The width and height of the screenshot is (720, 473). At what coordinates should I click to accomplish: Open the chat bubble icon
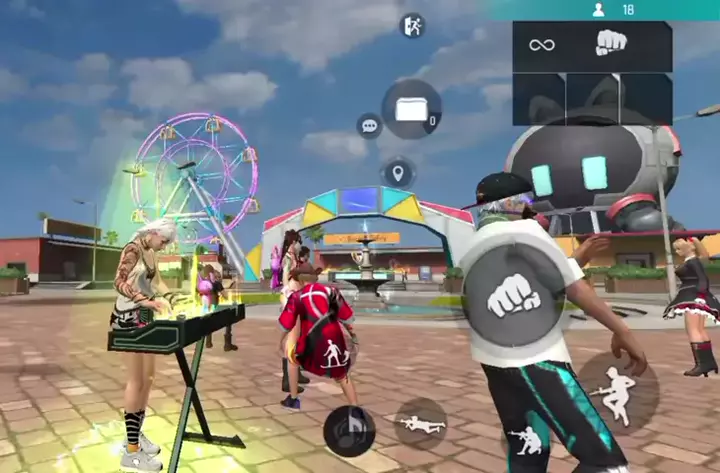point(369,126)
